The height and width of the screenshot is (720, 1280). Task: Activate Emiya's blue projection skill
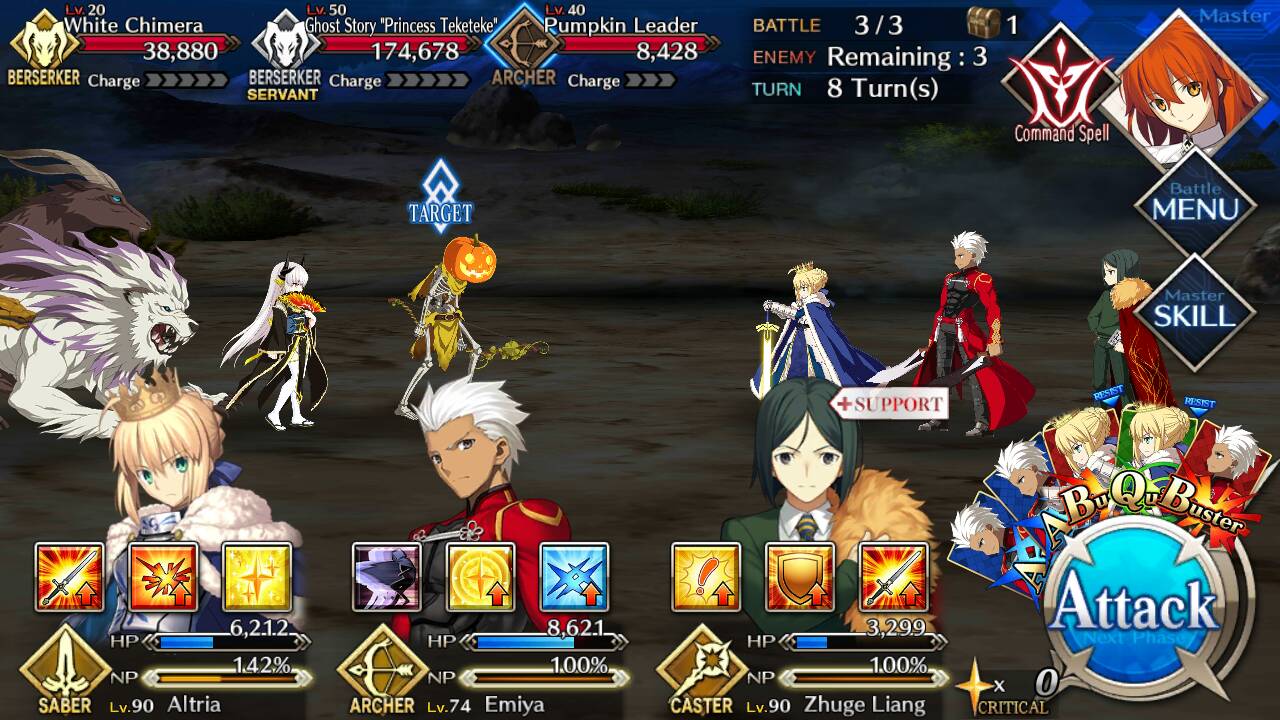click(x=574, y=577)
